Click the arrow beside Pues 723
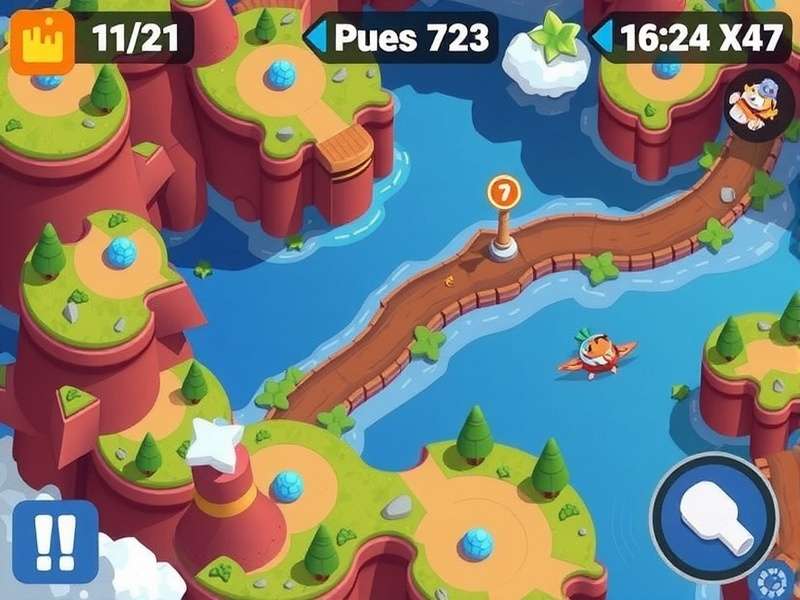The image size is (800, 600). (x=316, y=38)
